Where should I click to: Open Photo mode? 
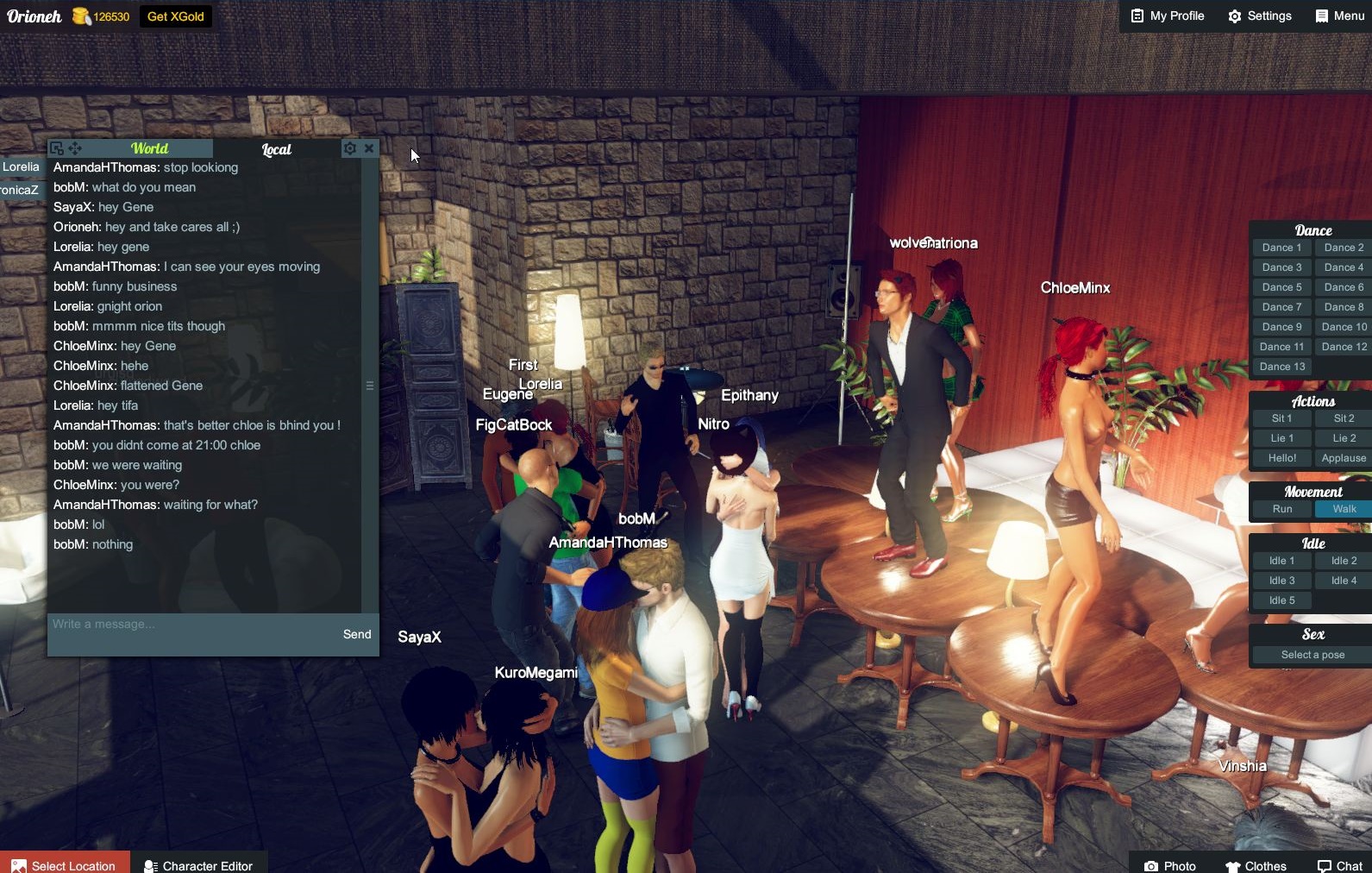(x=1170, y=865)
